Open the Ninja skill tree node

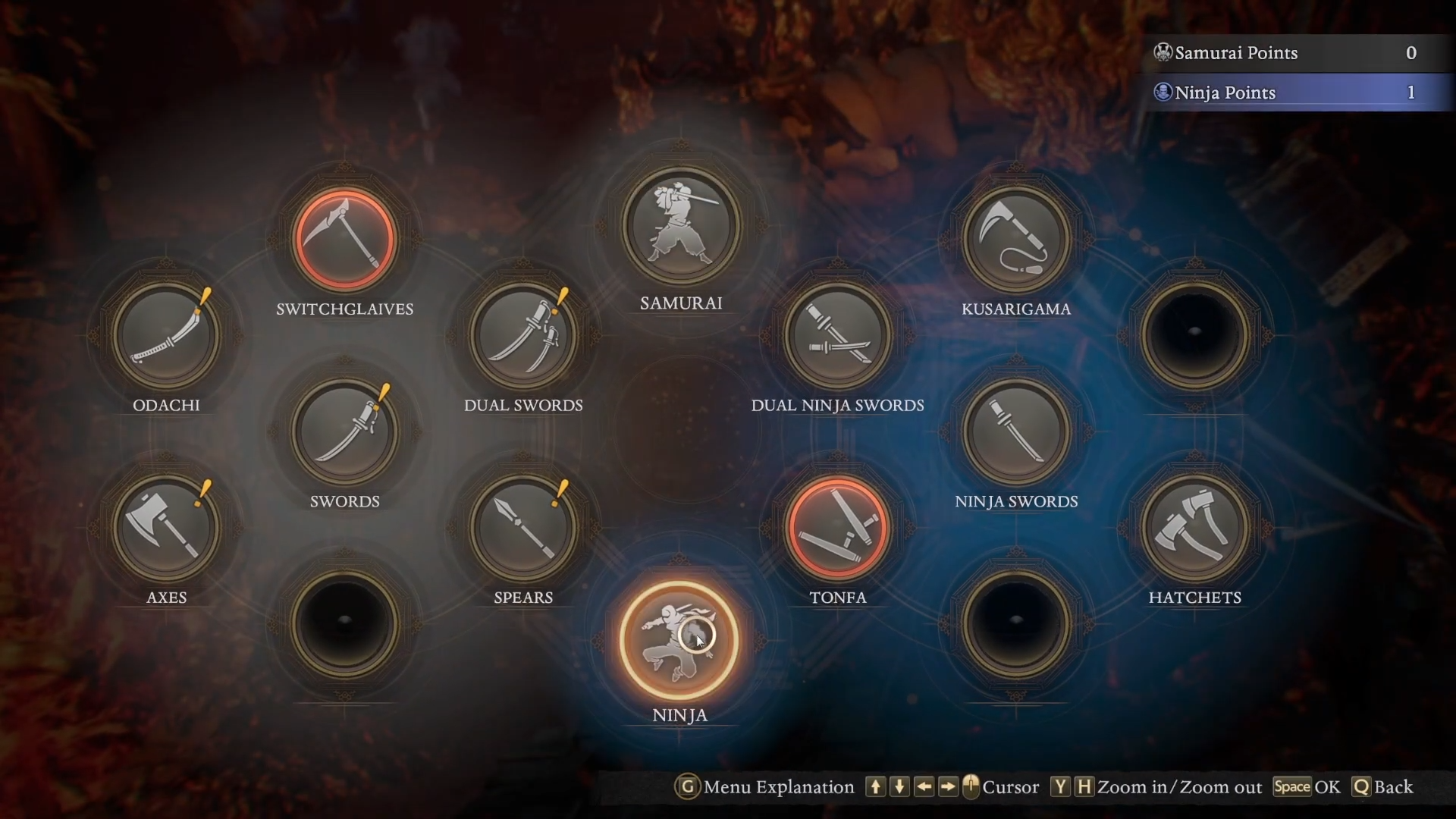pos(679,639)
